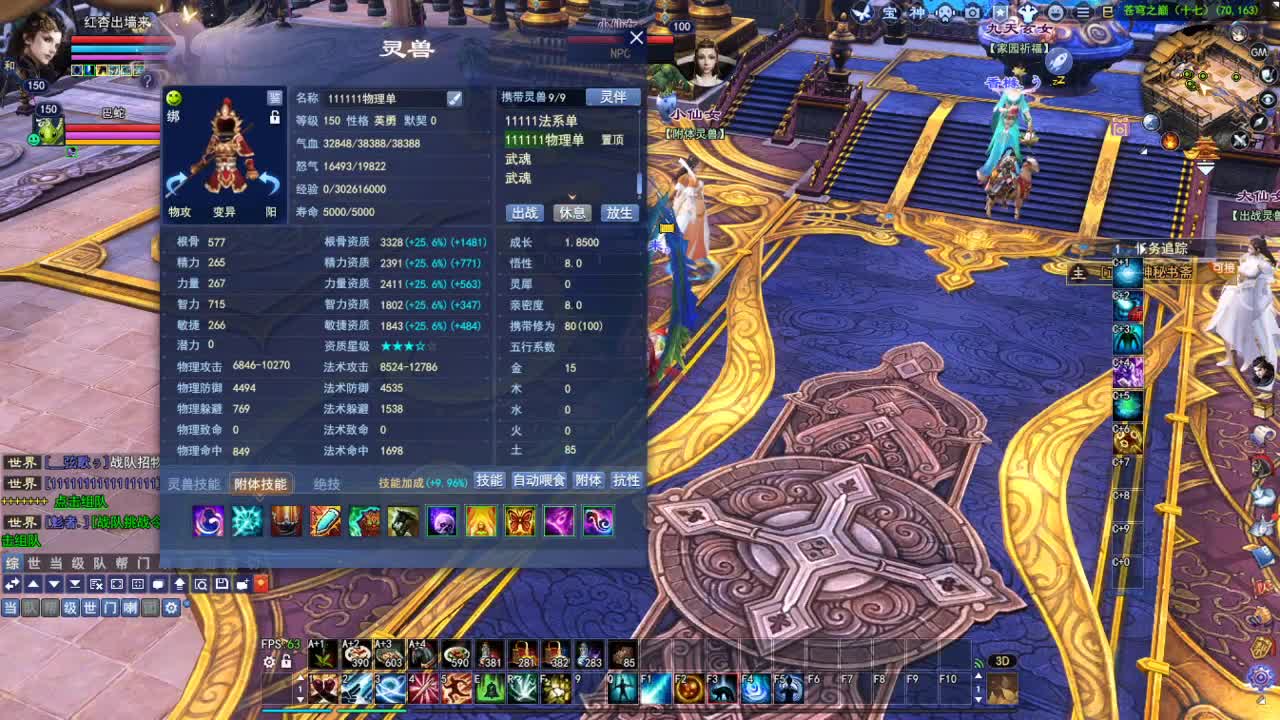The height and width of the screenshot is (720, 1280).
Task: Select the butterfly skill icon in pet skills
Action: coord(520,522)
